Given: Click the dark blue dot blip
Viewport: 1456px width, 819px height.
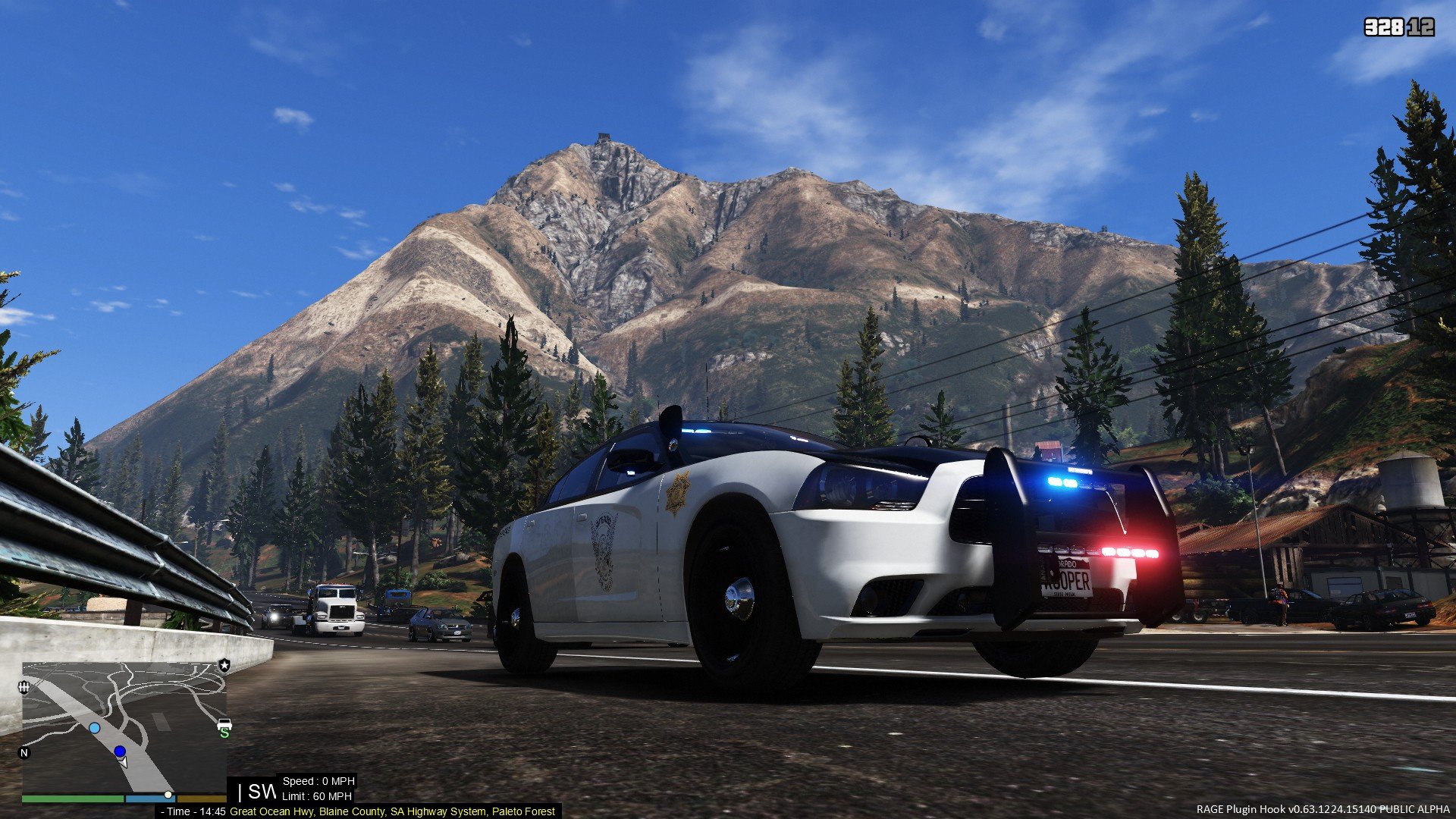Looking at the screenshot, I should [x=120, y=752].
